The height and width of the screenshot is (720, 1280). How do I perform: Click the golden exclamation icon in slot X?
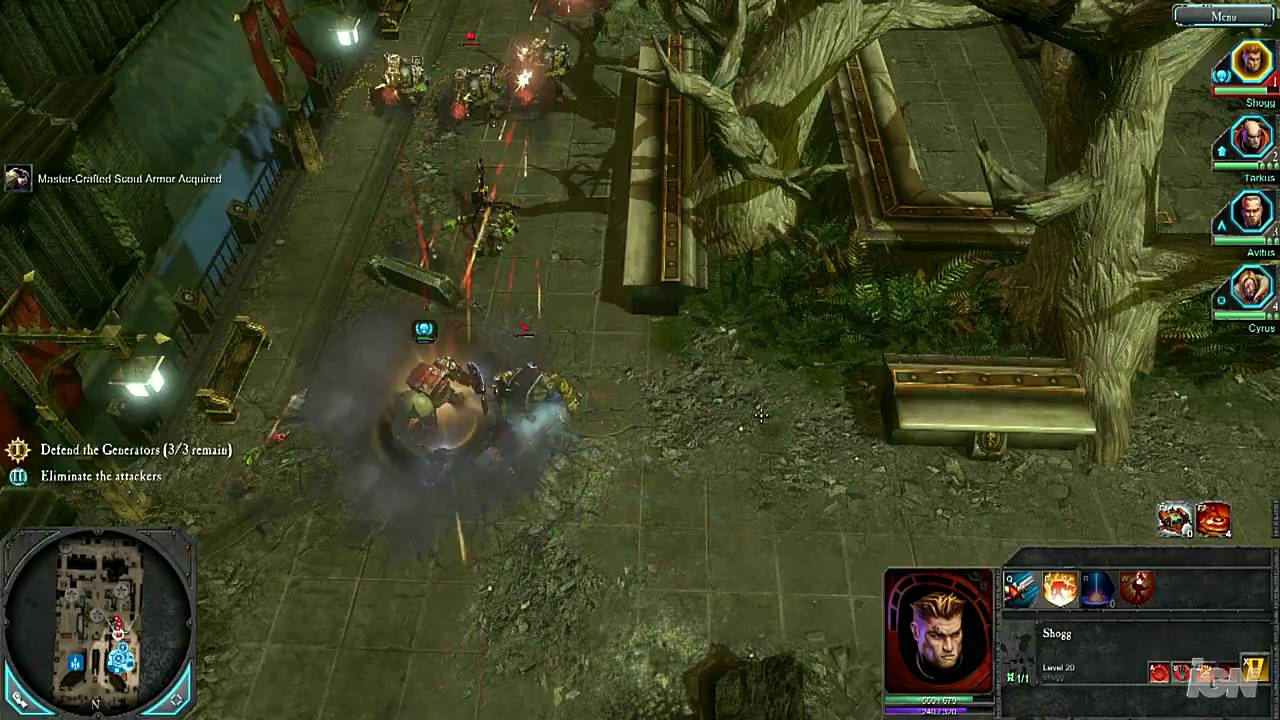tap(1255, 667)
